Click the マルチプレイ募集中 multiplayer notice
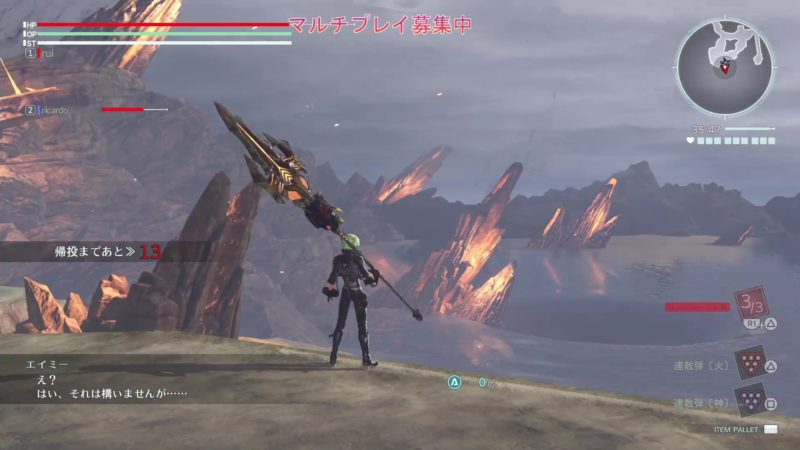Screen dimensions: 800x450 pyautogui.click(x=380, y=25)
